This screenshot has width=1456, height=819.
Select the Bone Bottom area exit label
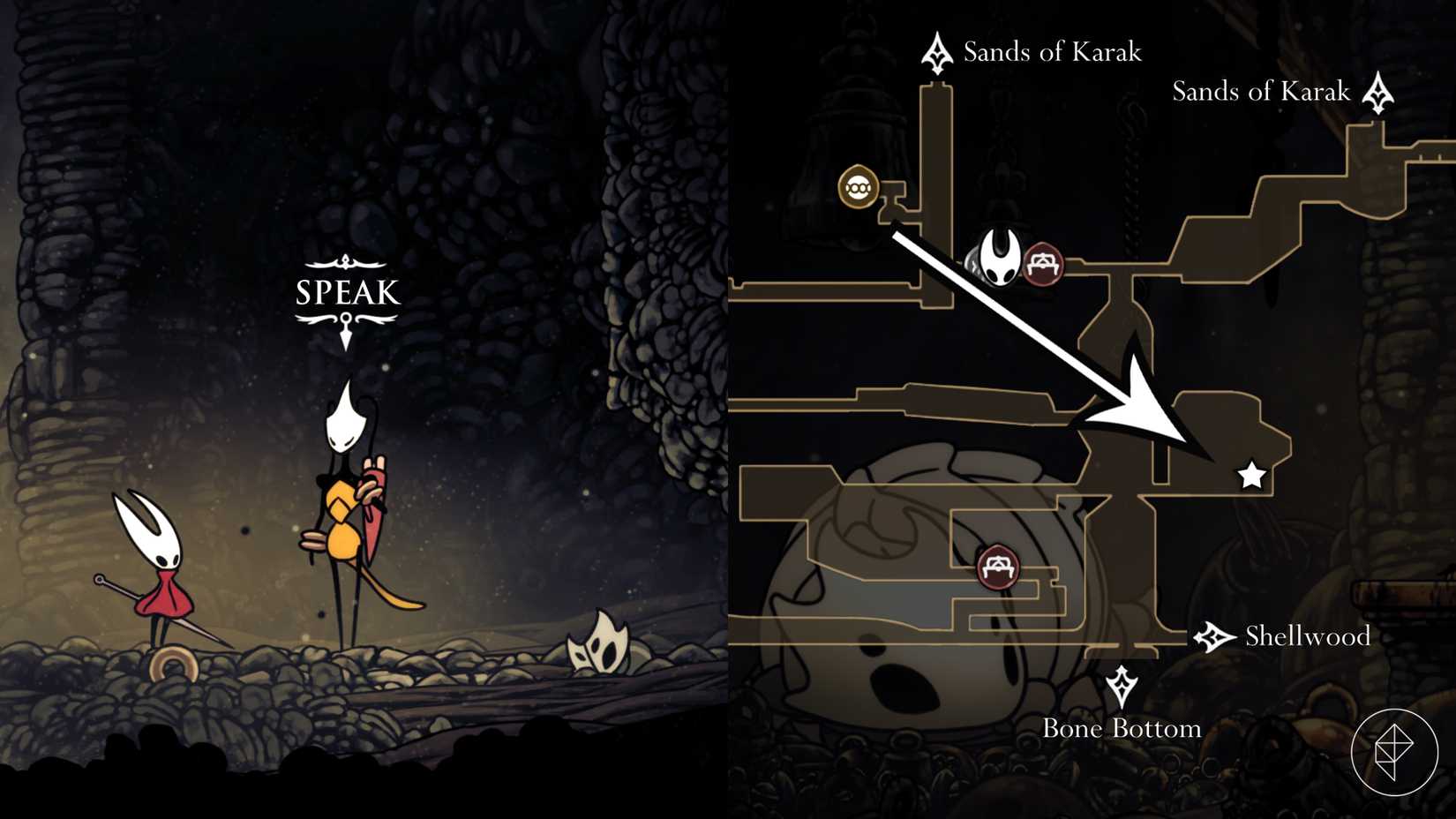(1122, 728)
